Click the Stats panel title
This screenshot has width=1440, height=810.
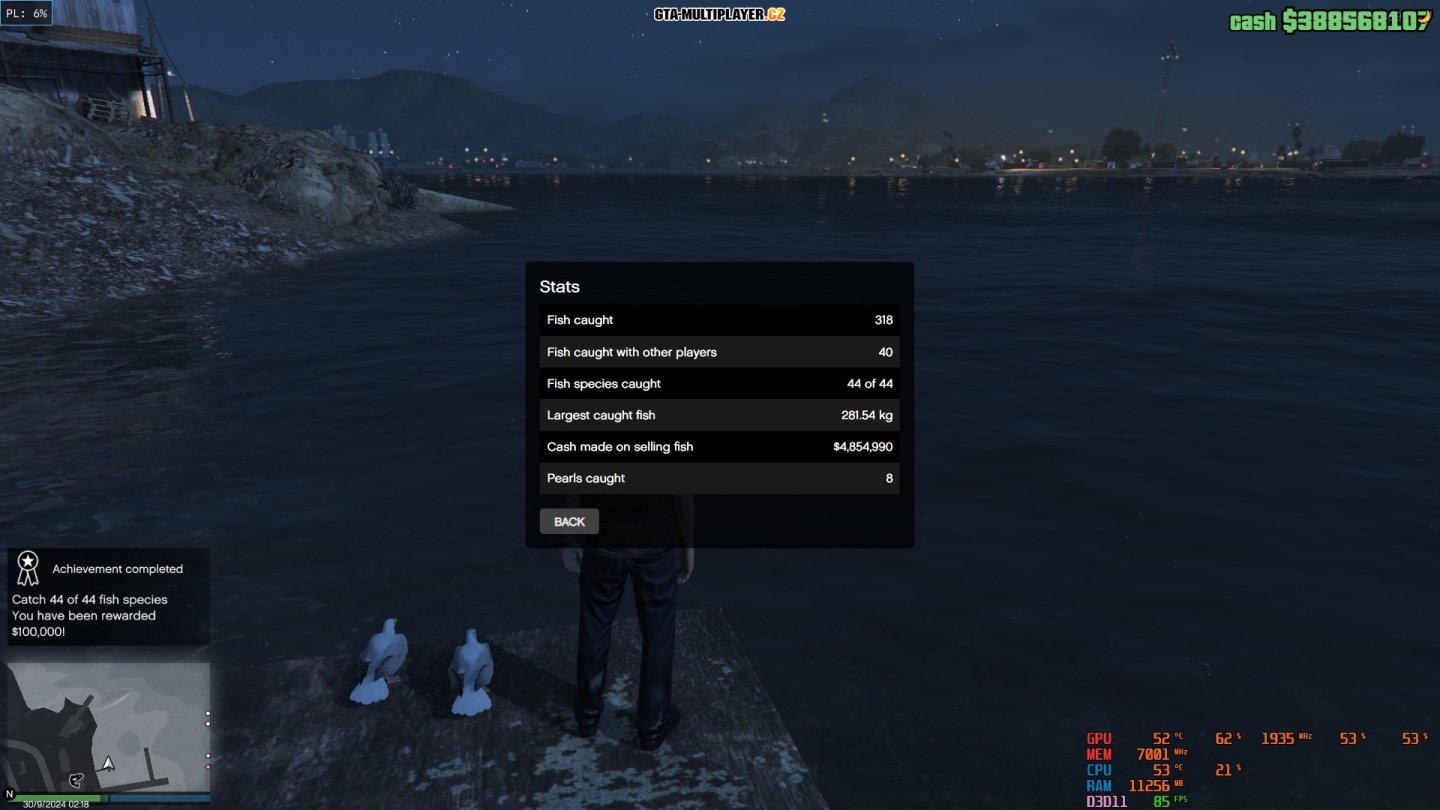coord(560,286)
